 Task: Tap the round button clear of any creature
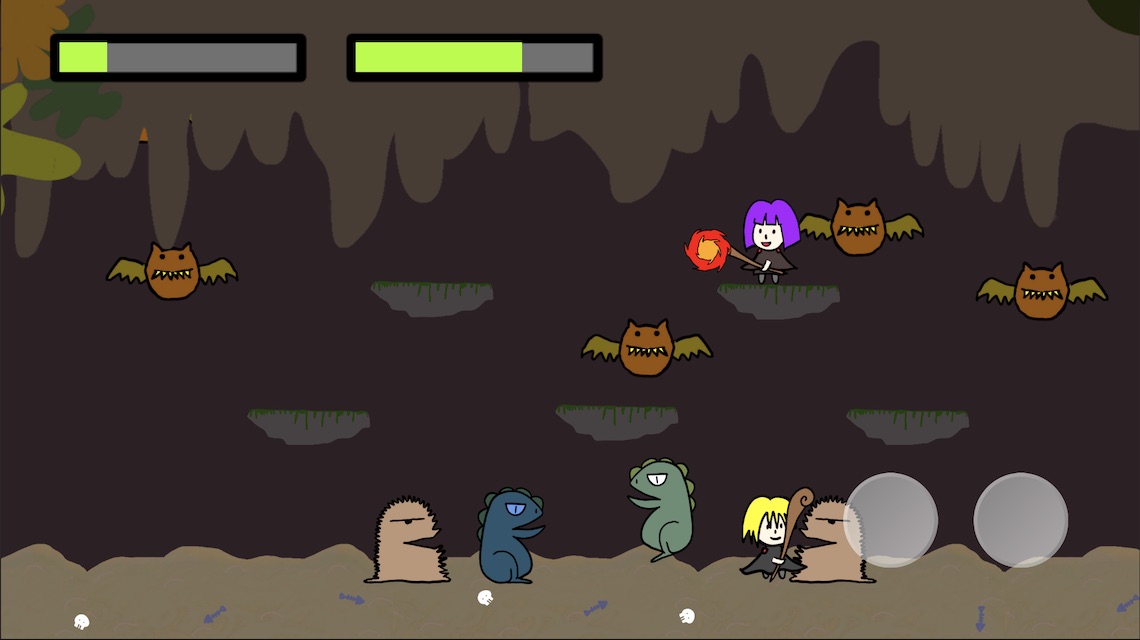pos(1020,520)
